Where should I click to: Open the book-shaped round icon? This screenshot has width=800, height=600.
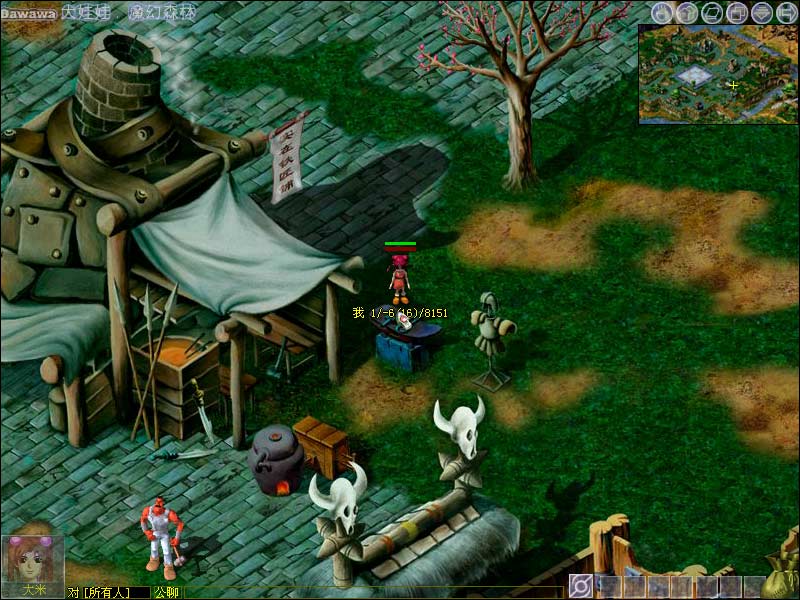[712, 13]
